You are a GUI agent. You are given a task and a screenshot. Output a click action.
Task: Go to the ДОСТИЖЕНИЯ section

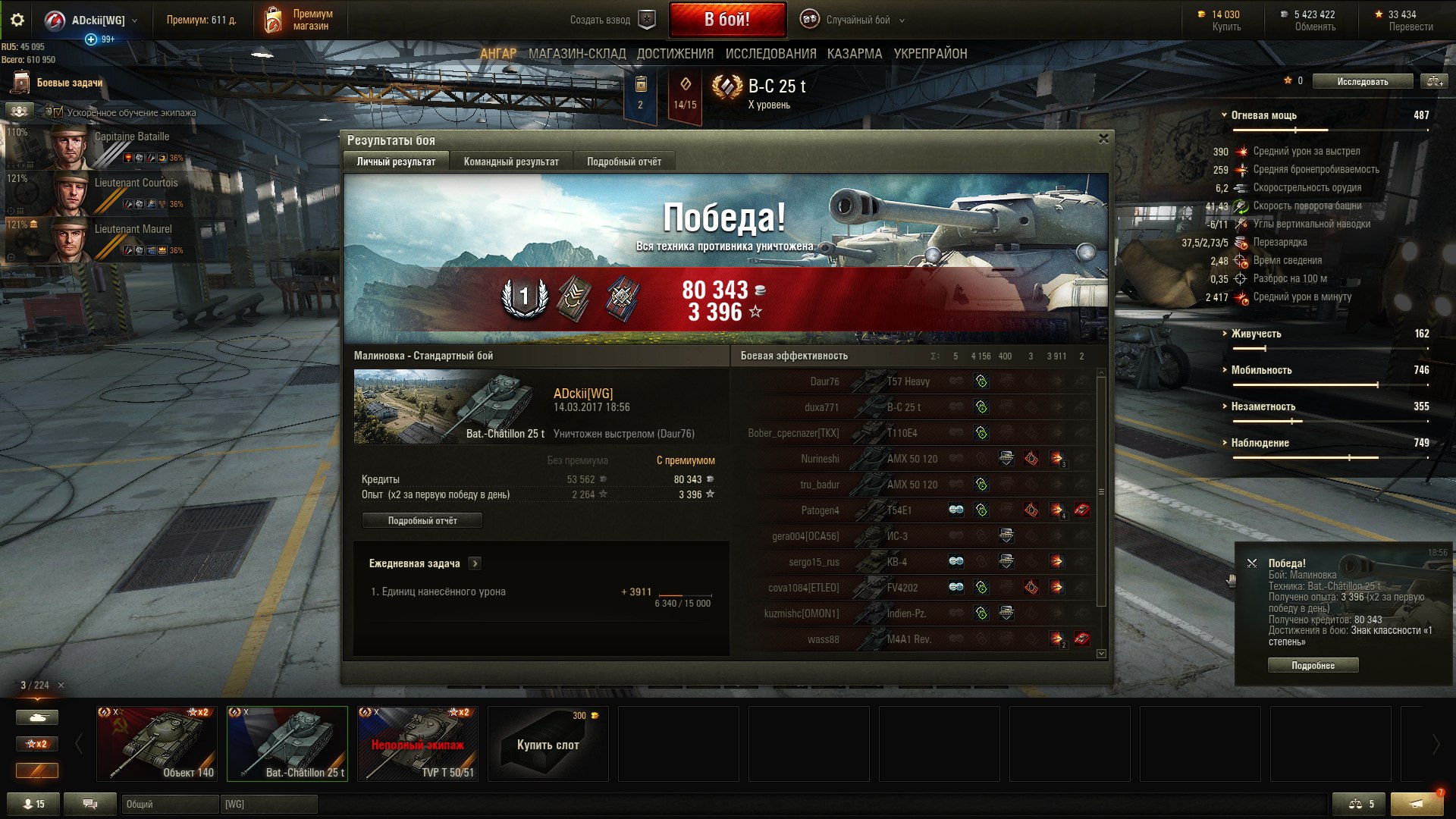coord(675,54)
